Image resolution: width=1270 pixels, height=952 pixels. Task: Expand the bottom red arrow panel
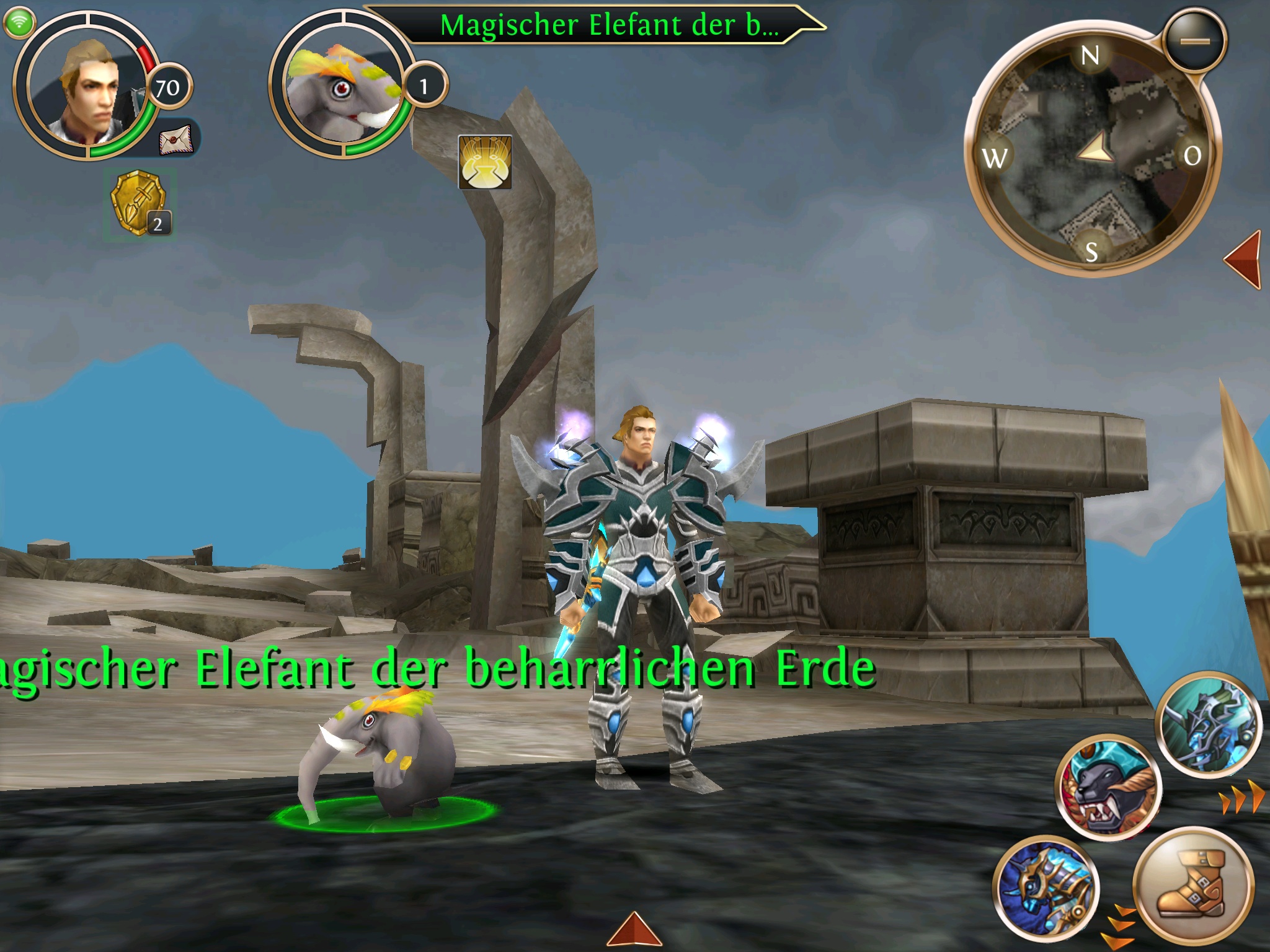pos(634,930)
